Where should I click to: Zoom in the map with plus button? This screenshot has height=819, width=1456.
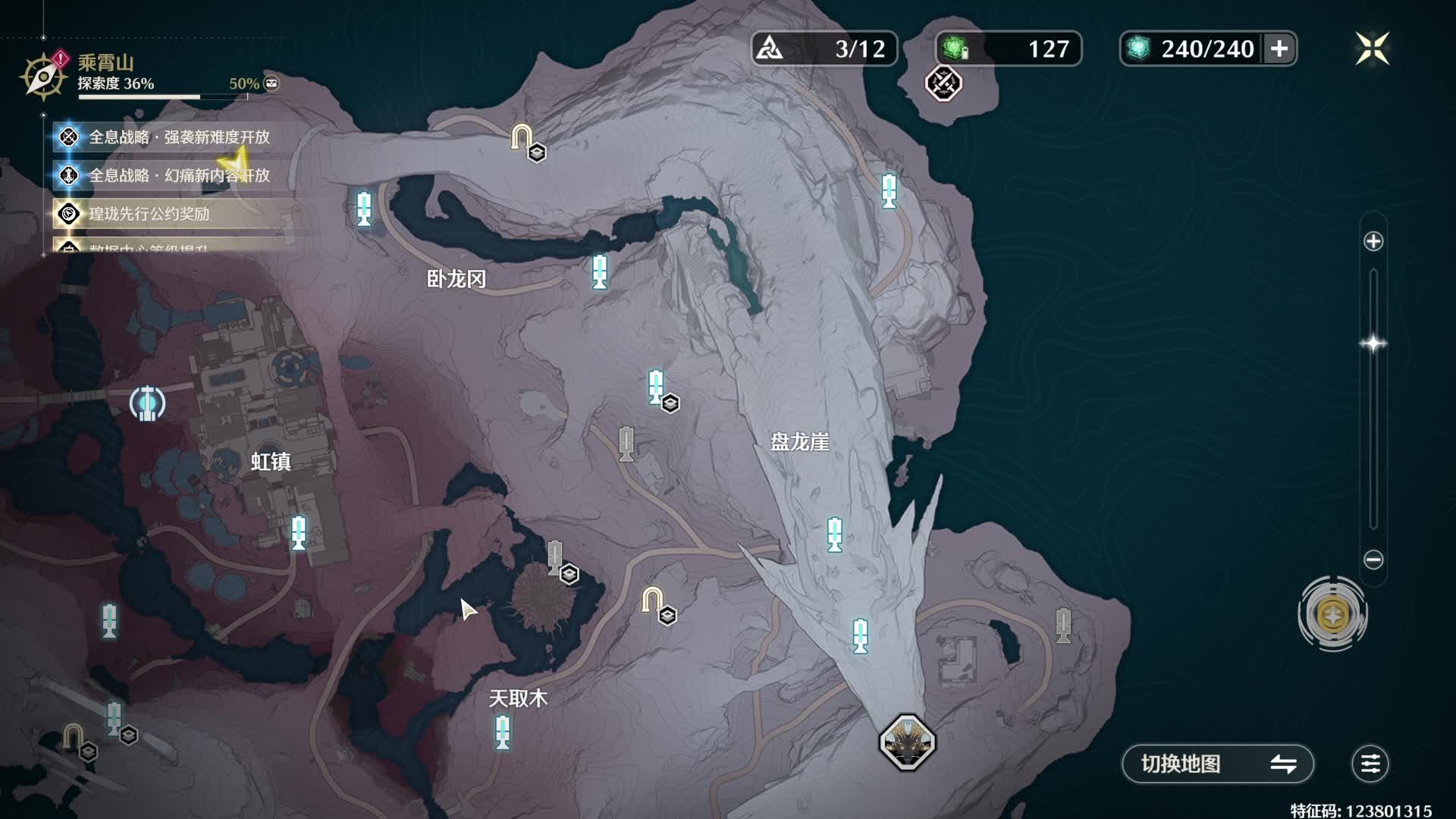pyautogui.click(x=1373, y=242)
